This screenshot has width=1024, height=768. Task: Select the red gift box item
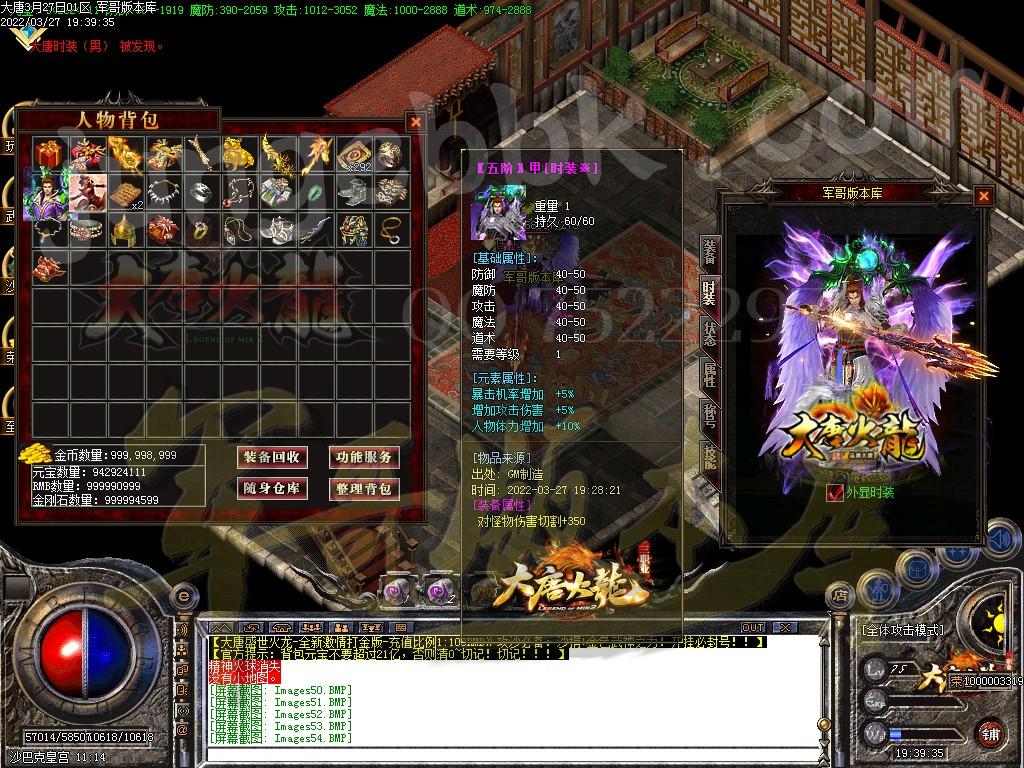click(48, 154)
